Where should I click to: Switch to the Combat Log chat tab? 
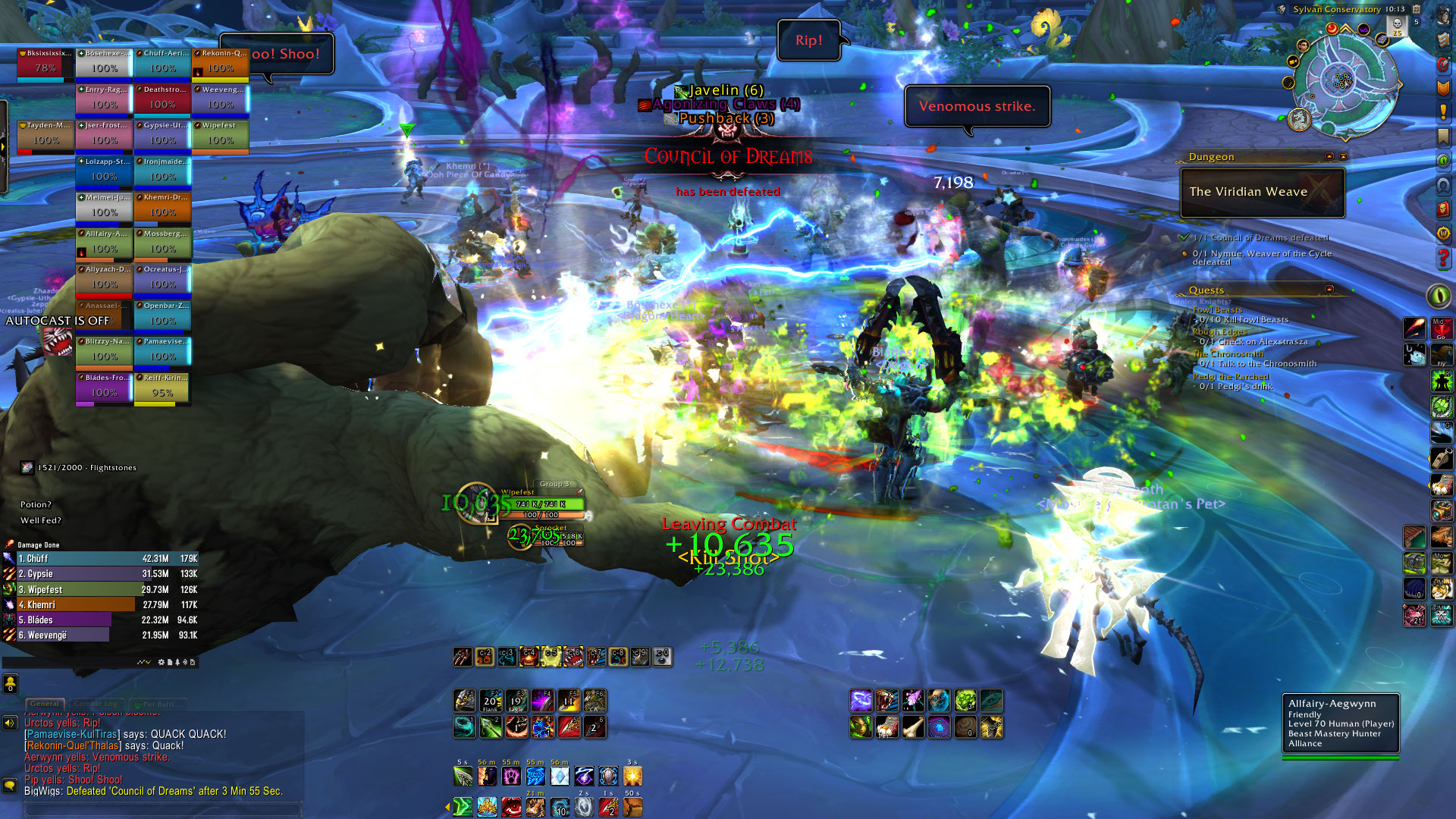(97, 704)
